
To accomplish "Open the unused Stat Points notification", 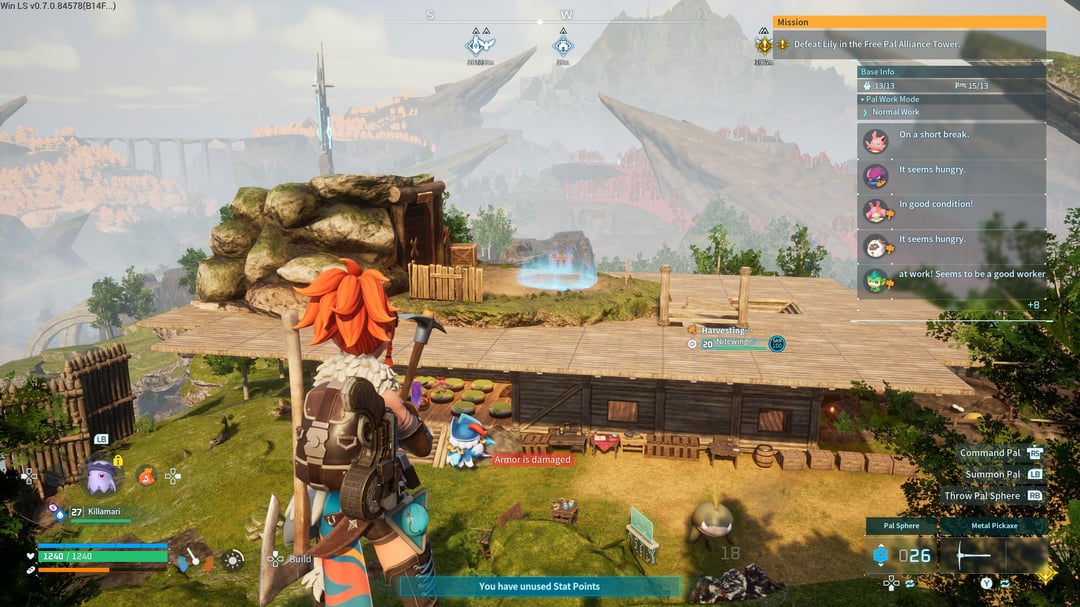I will point(540,587).
